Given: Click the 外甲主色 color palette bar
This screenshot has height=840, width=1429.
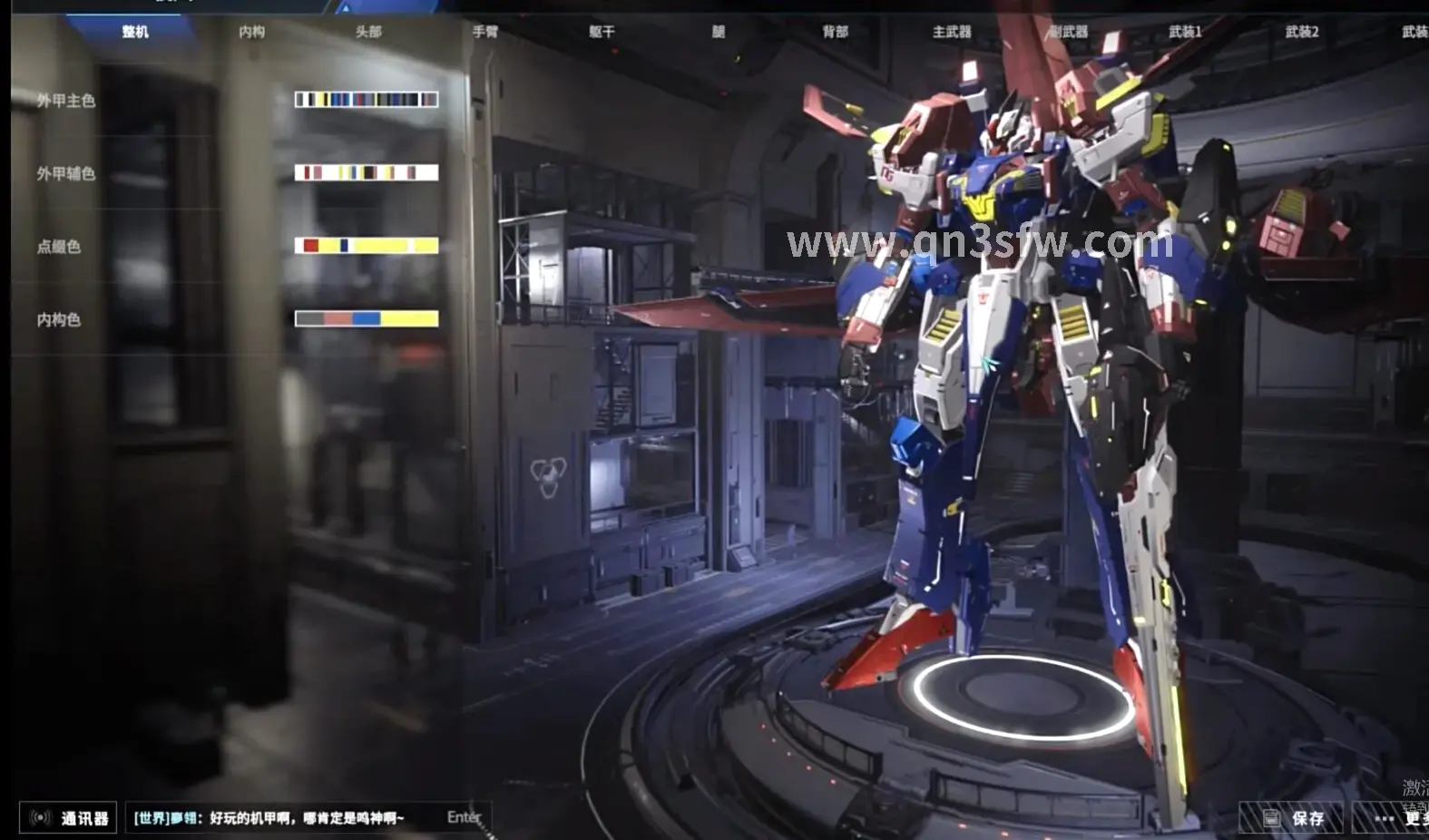Looking at the screenshot, I should 367,100.
